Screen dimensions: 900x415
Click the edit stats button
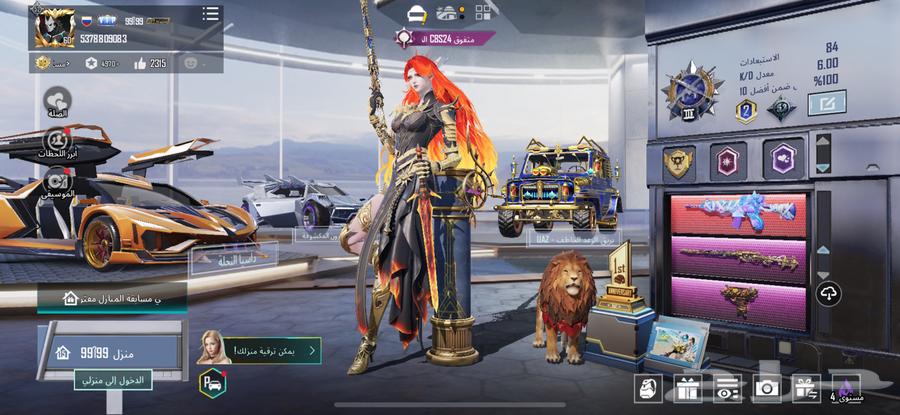(x=826, y=102)
